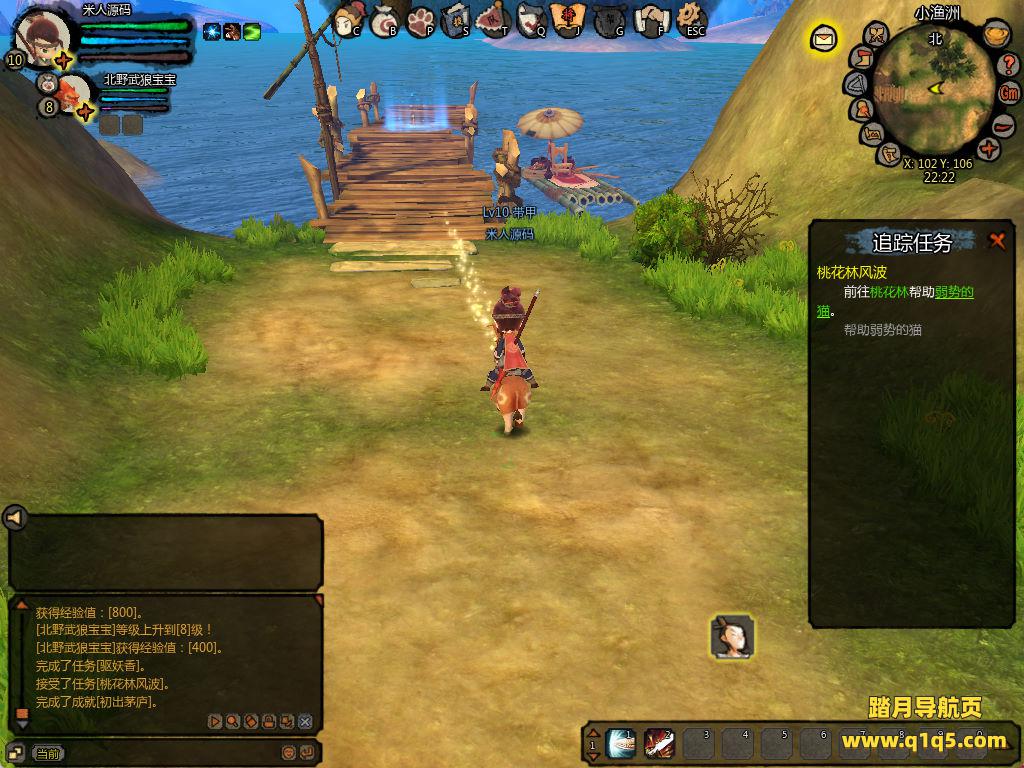Click the 当前 chat channel selector
This screenshot has height=768, width=1024.
click(47, 753)
